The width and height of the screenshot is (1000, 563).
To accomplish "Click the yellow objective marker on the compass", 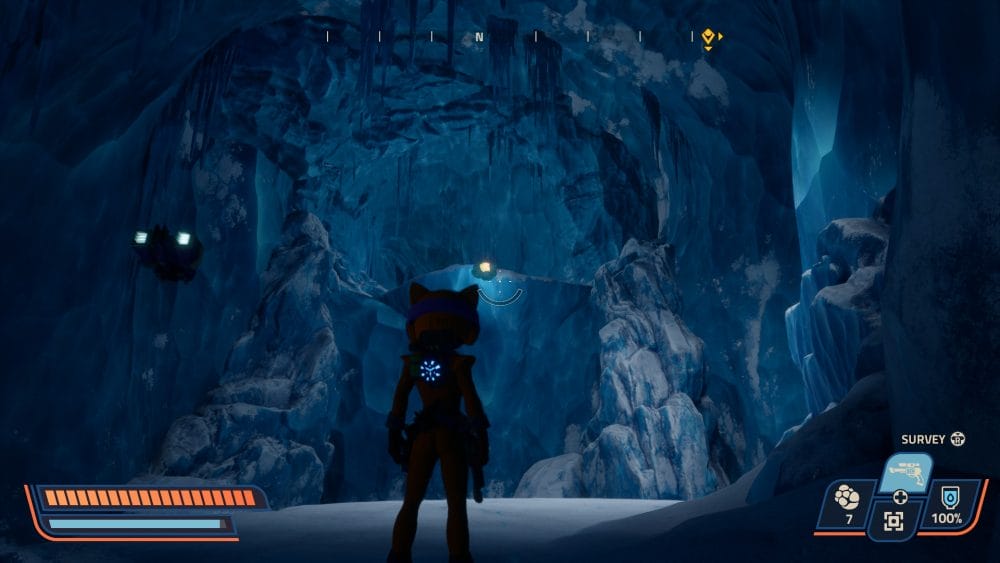I will (709, 38).
